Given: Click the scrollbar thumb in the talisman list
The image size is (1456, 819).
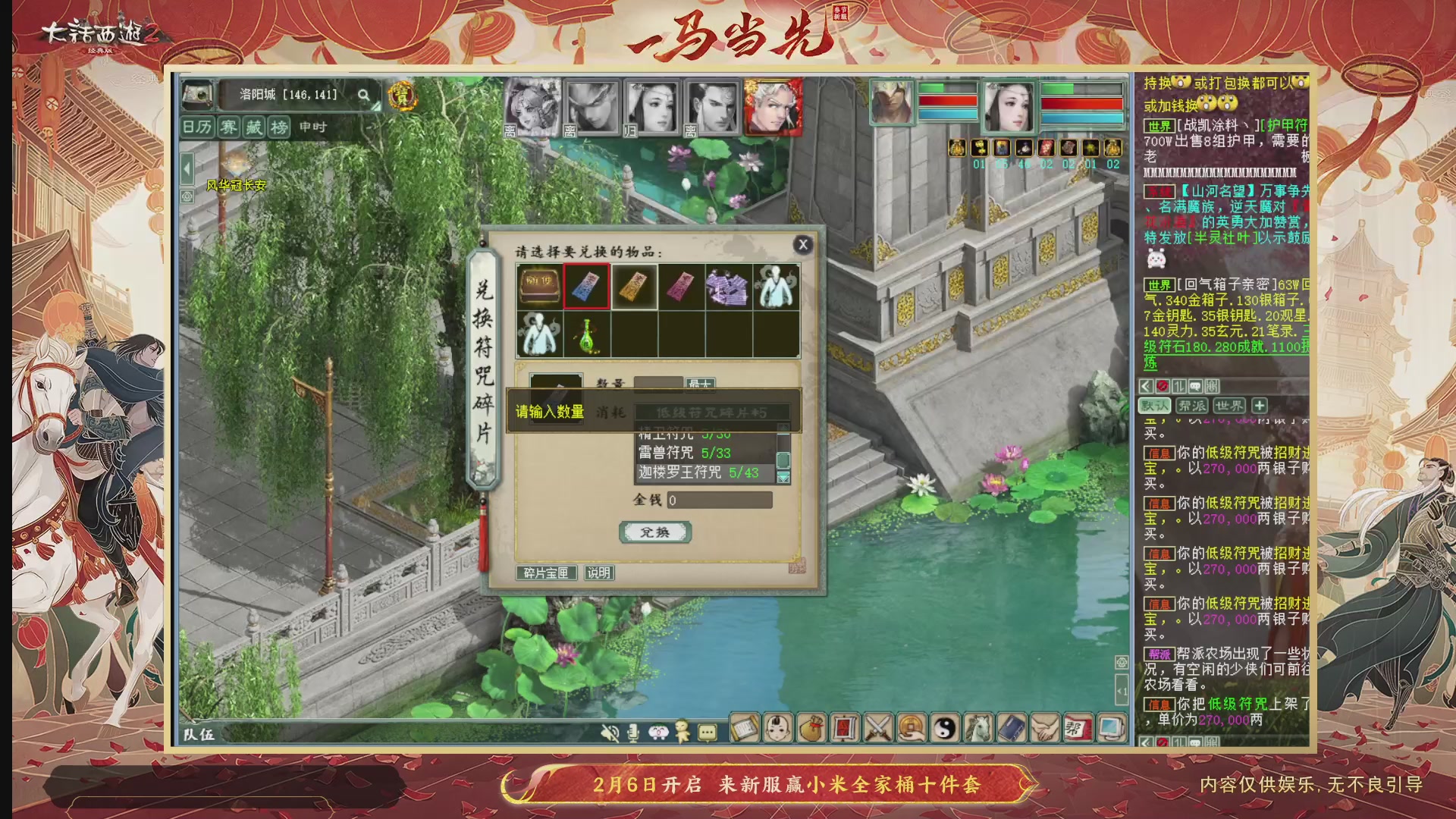Looking at the screenshot, I should (x=783, y=460).
